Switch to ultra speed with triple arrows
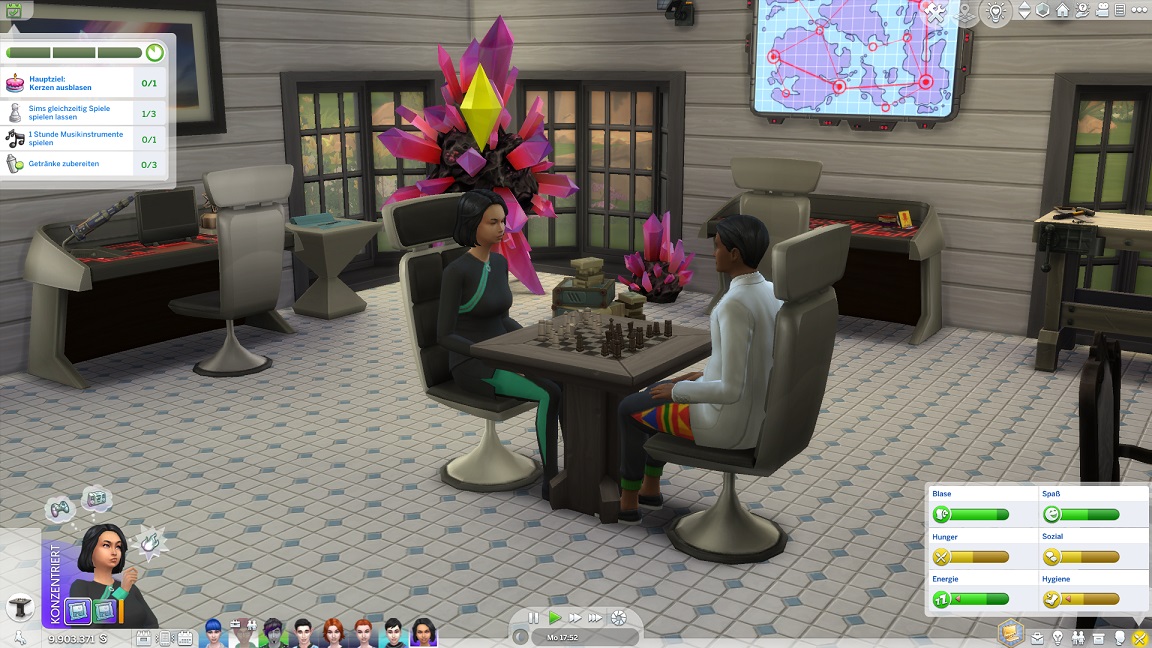1152x648 pixels. tap(596, 618)
